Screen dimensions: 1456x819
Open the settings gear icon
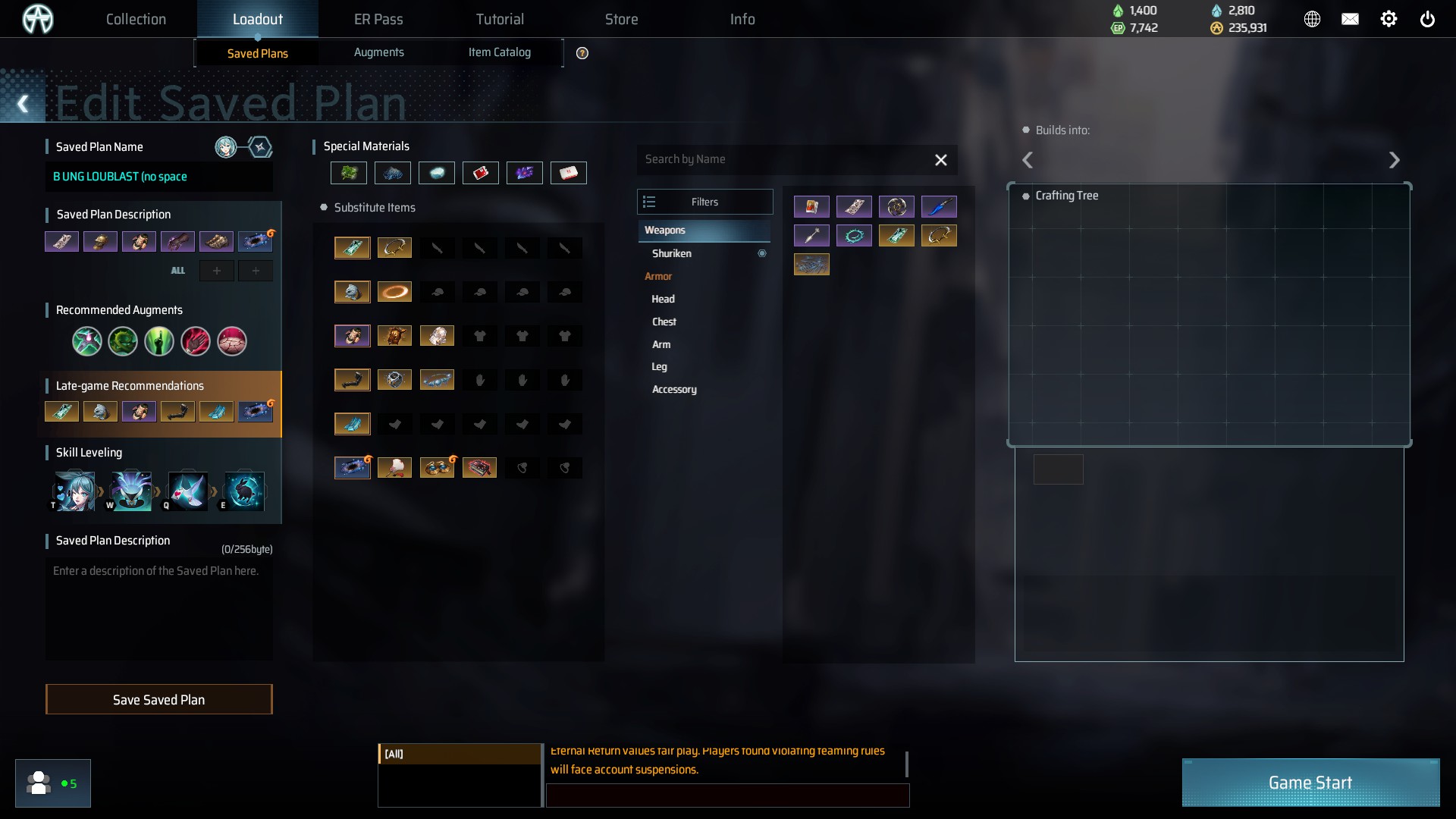click(1388, 19)
